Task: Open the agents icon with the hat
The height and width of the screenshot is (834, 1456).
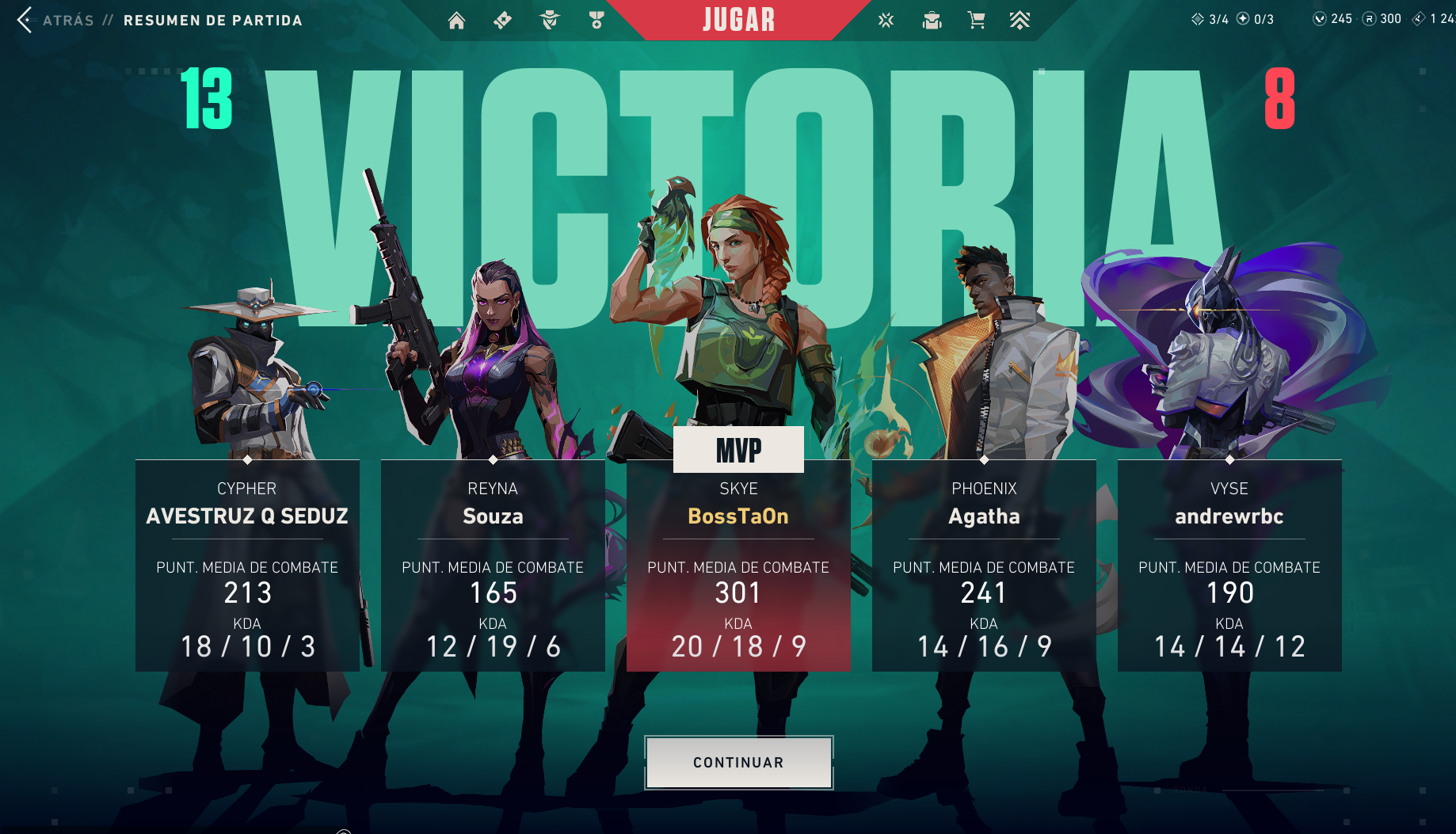Action: [550, 21]
